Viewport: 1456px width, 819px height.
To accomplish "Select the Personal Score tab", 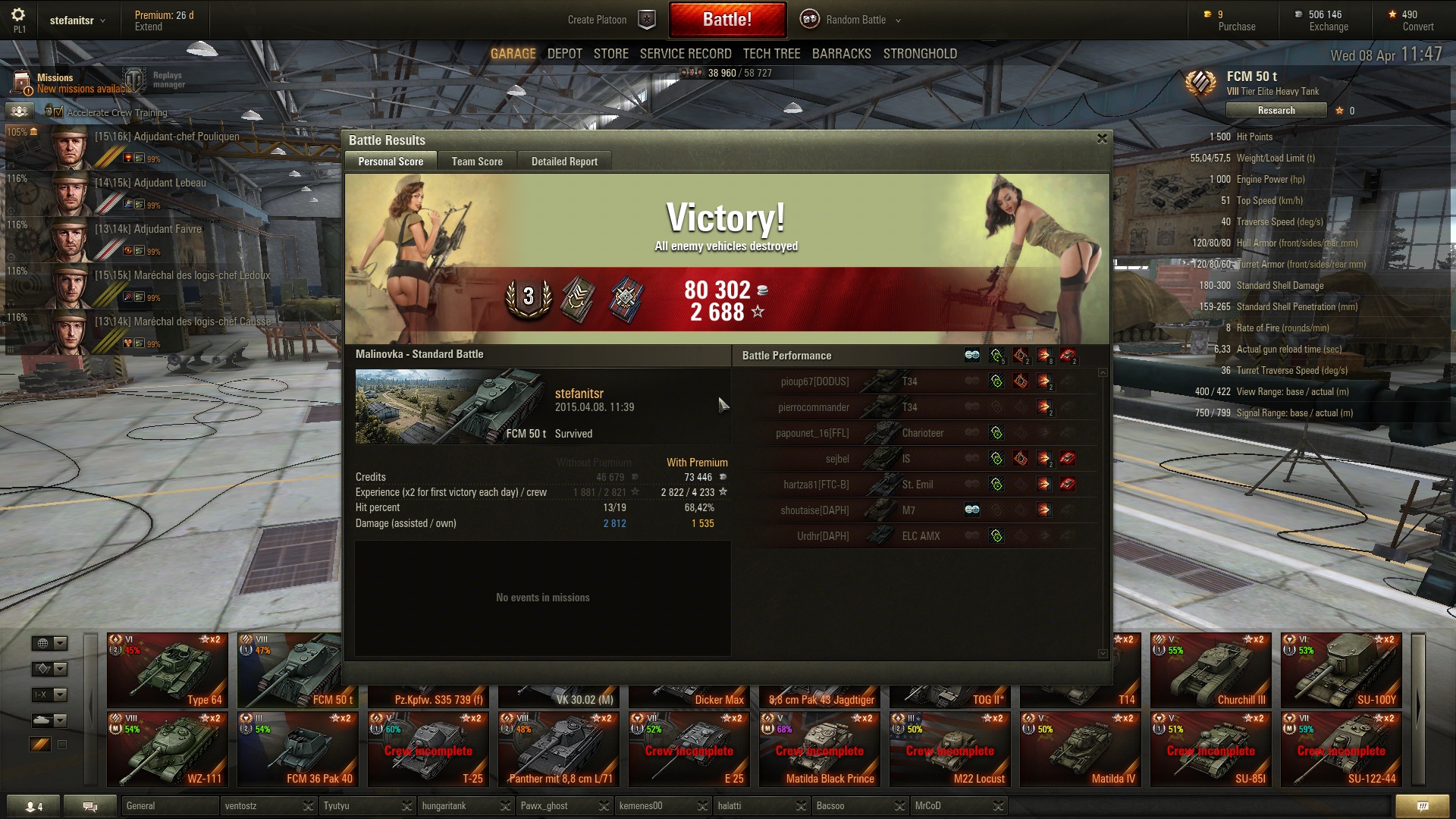I will point(391,162).
